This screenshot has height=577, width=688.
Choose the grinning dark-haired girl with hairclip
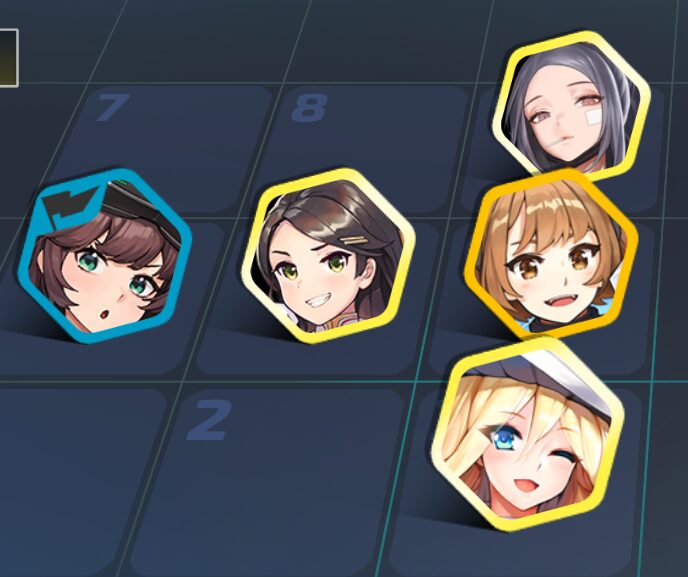pos(328,256)
